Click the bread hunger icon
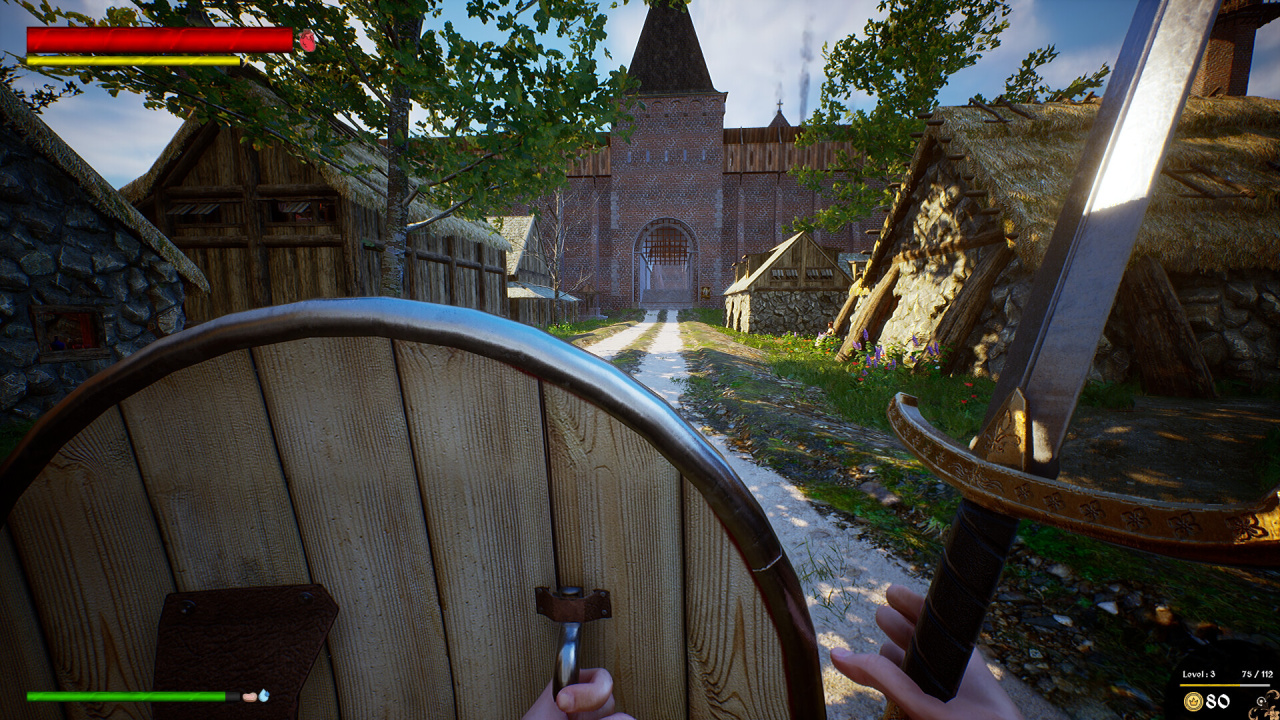 [249, 696]
